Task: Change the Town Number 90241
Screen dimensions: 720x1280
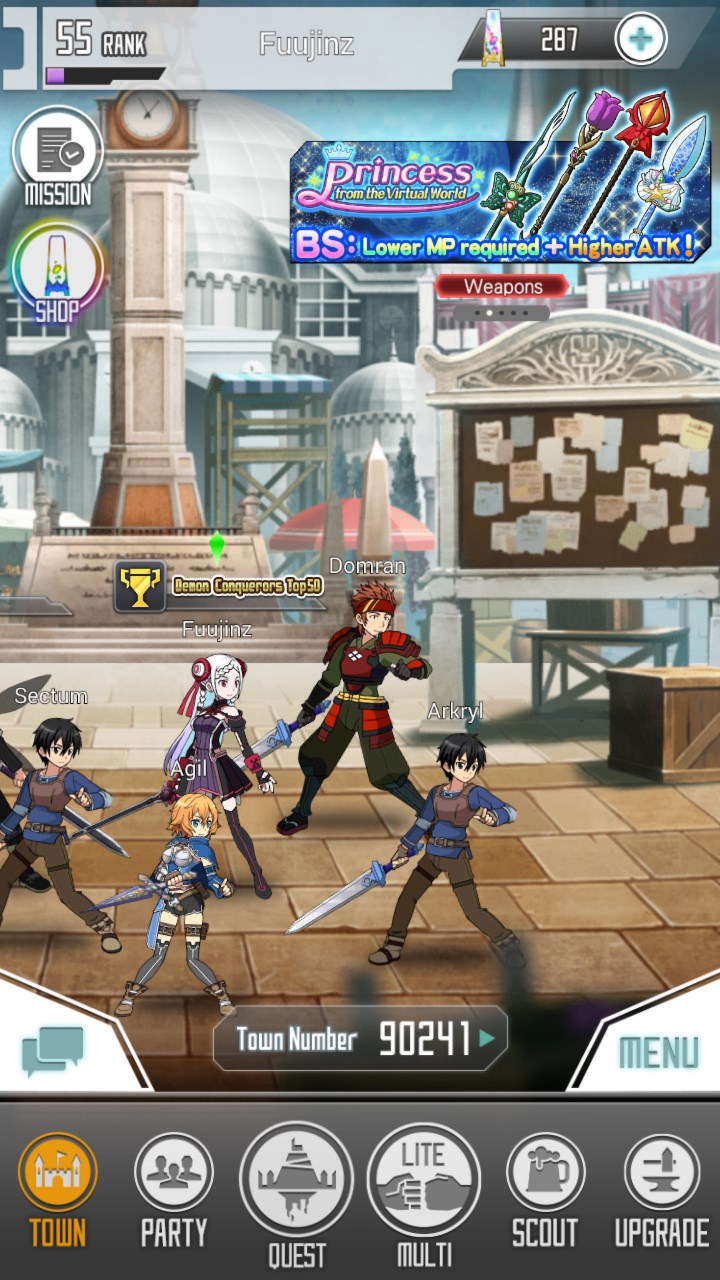Action: pos(360,1040)
